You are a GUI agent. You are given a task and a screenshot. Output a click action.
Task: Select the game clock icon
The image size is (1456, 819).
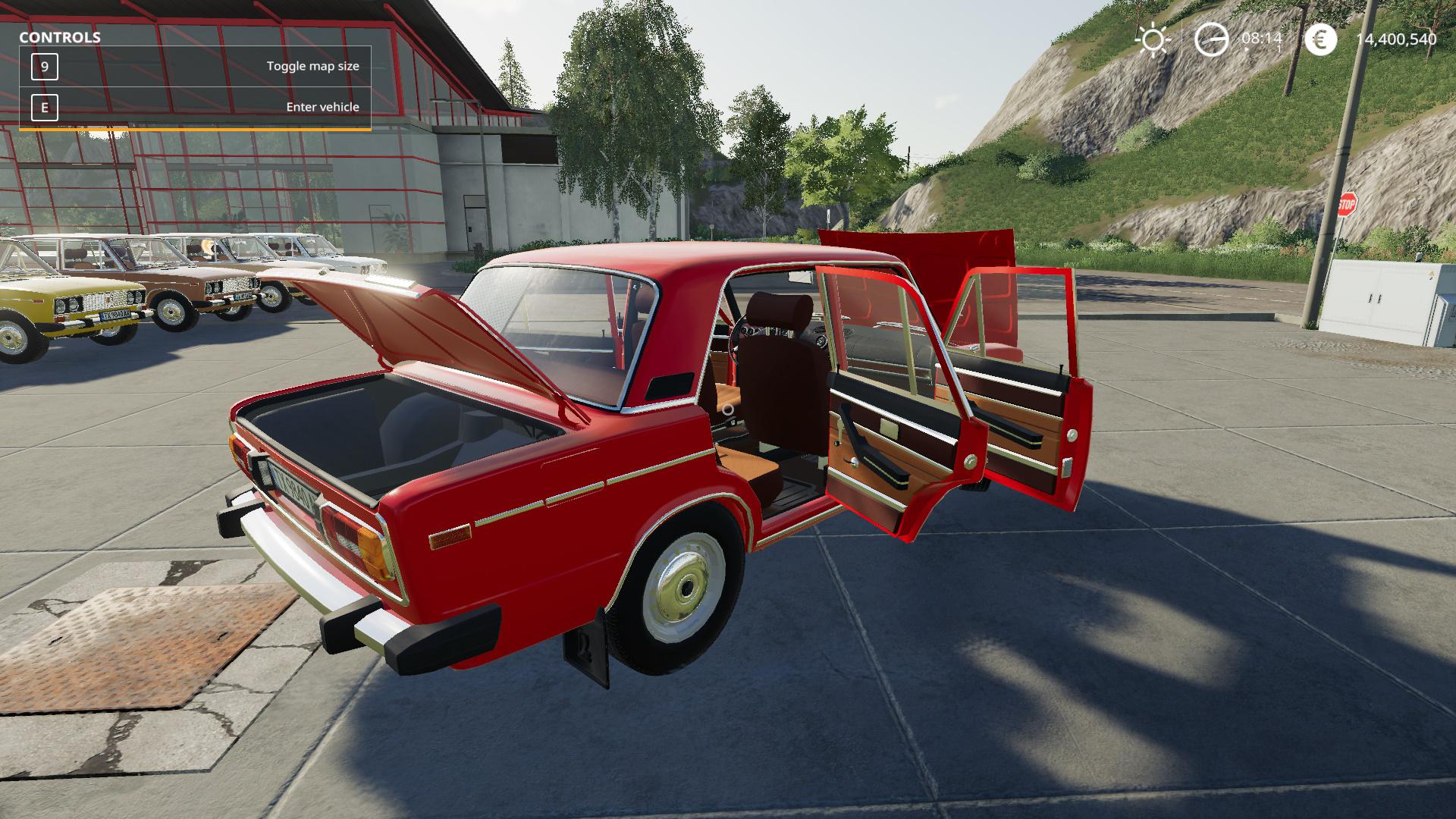(1211, 39)
